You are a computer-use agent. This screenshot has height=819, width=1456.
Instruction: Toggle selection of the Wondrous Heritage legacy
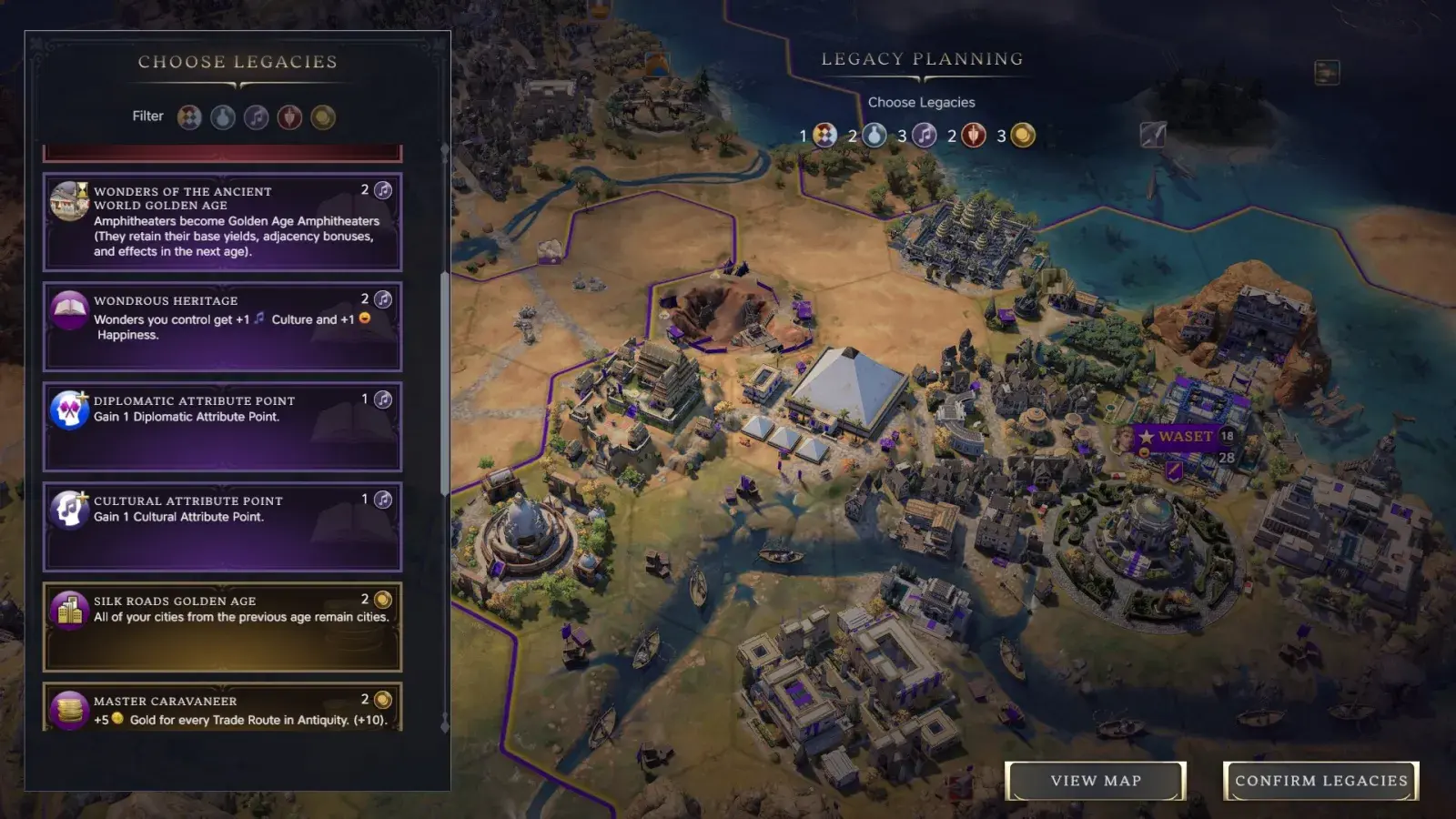click(222, 328)
